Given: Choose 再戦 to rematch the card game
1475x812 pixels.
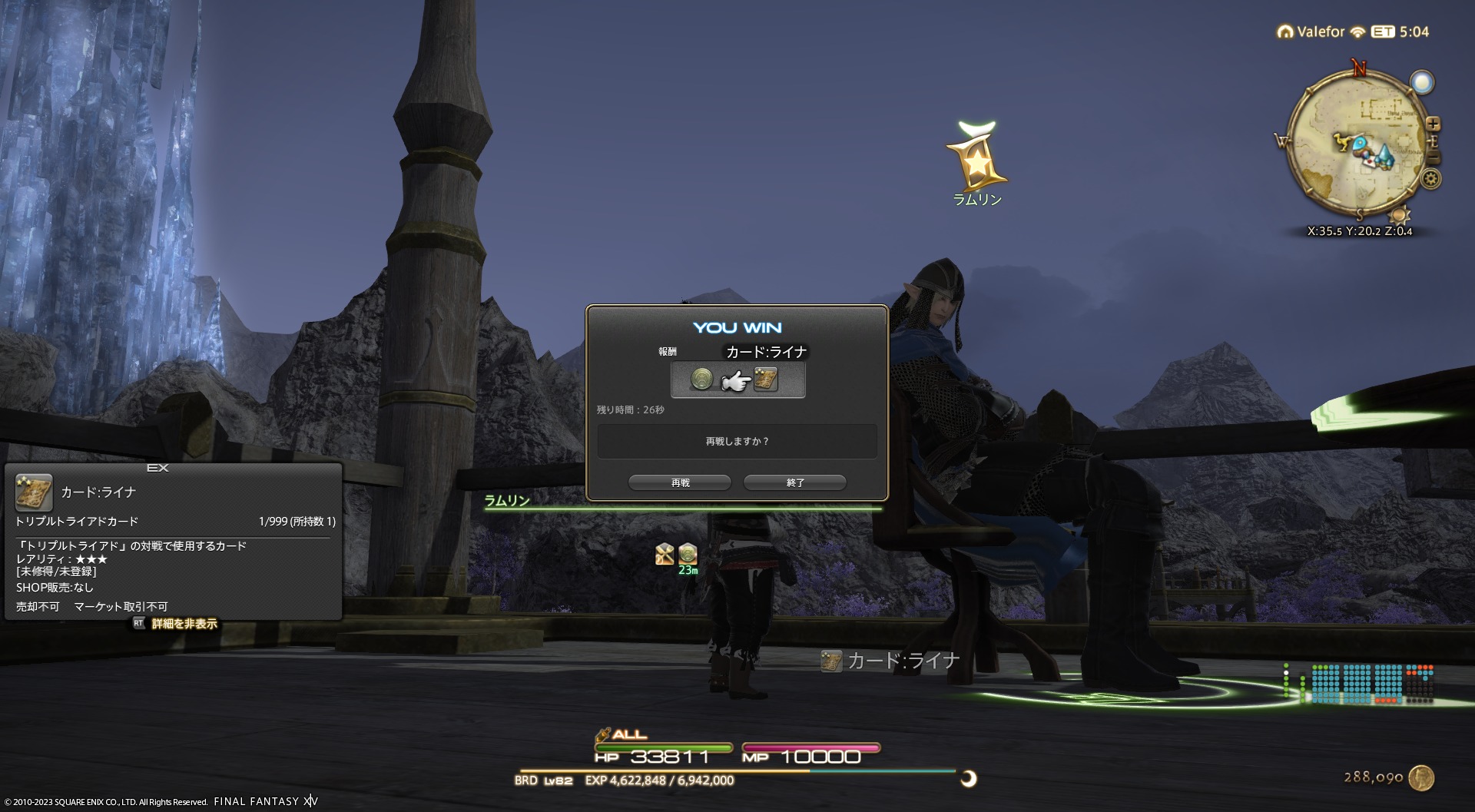Looking at the screenshot, I should [680, 482].
